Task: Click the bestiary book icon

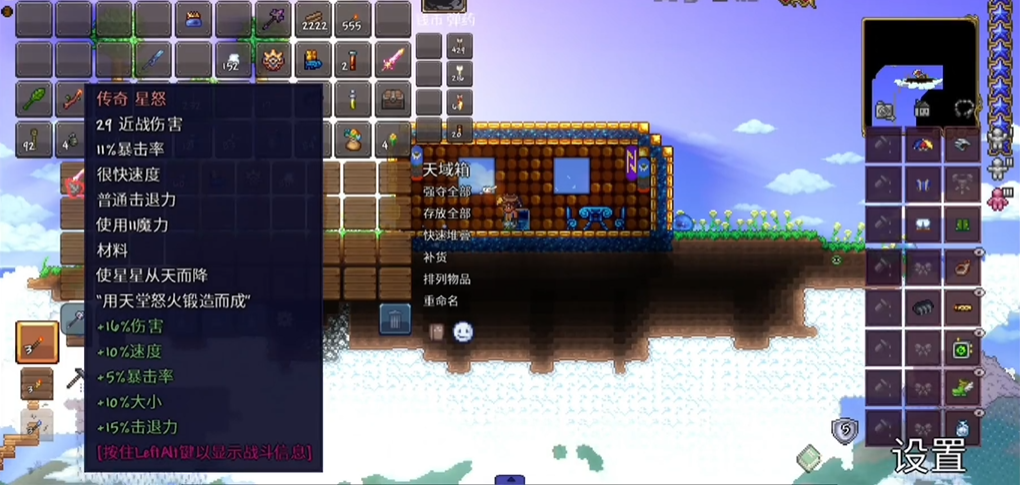Action: (x=808, y=458)
